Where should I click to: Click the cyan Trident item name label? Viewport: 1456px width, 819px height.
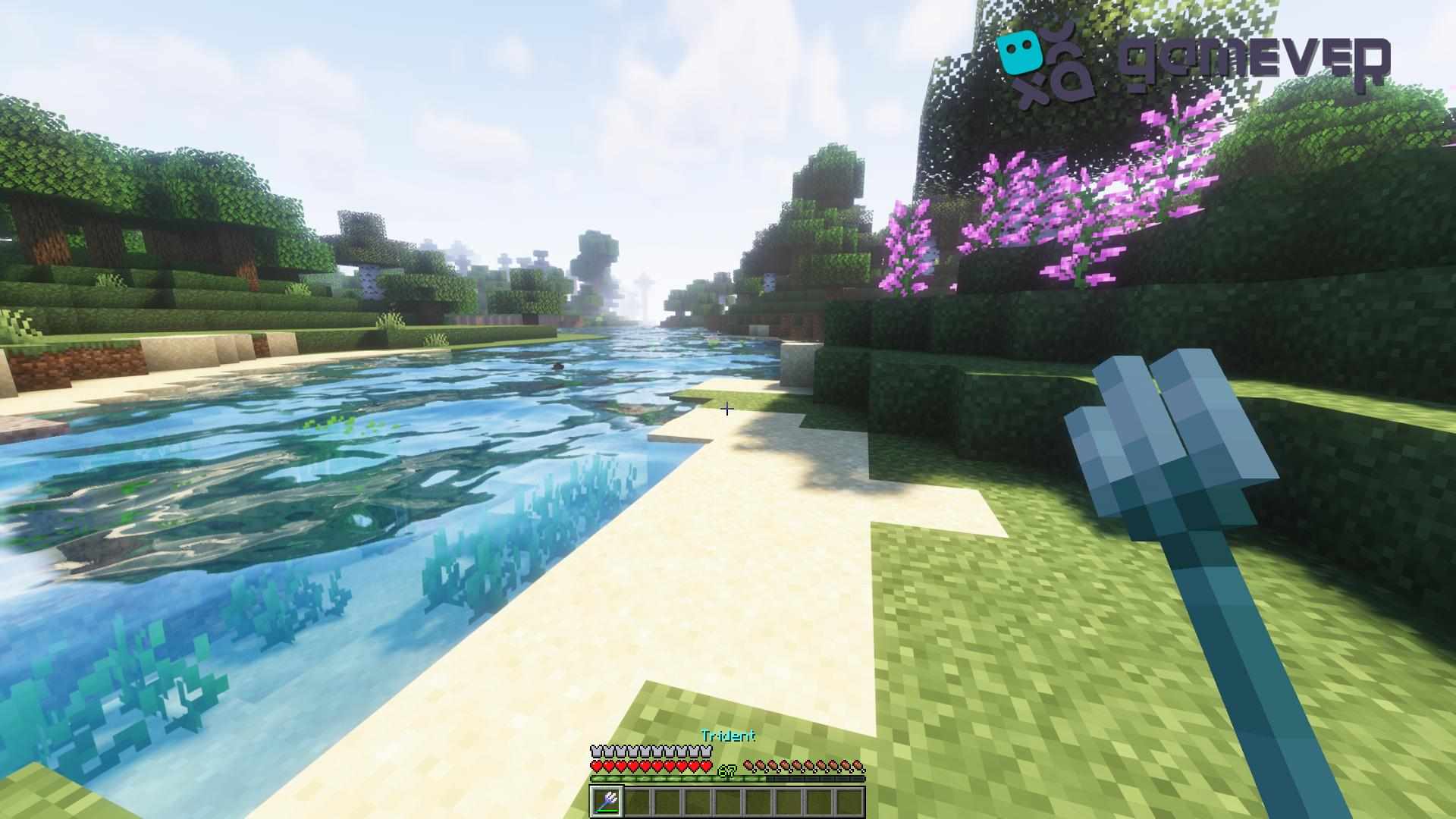[x=728, y=735]
